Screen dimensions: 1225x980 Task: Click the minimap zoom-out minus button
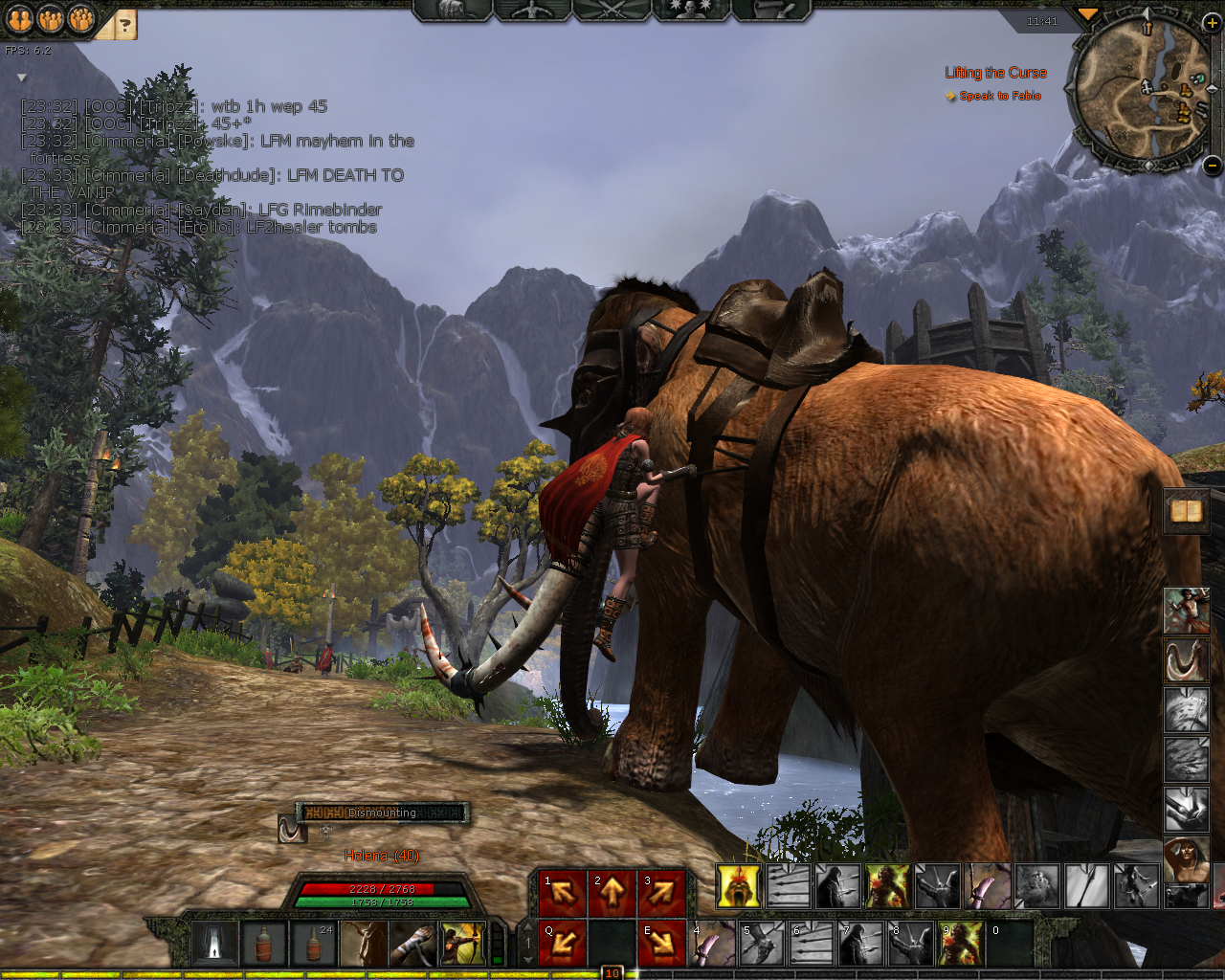pyautogui.click(x=1212, y=165)
